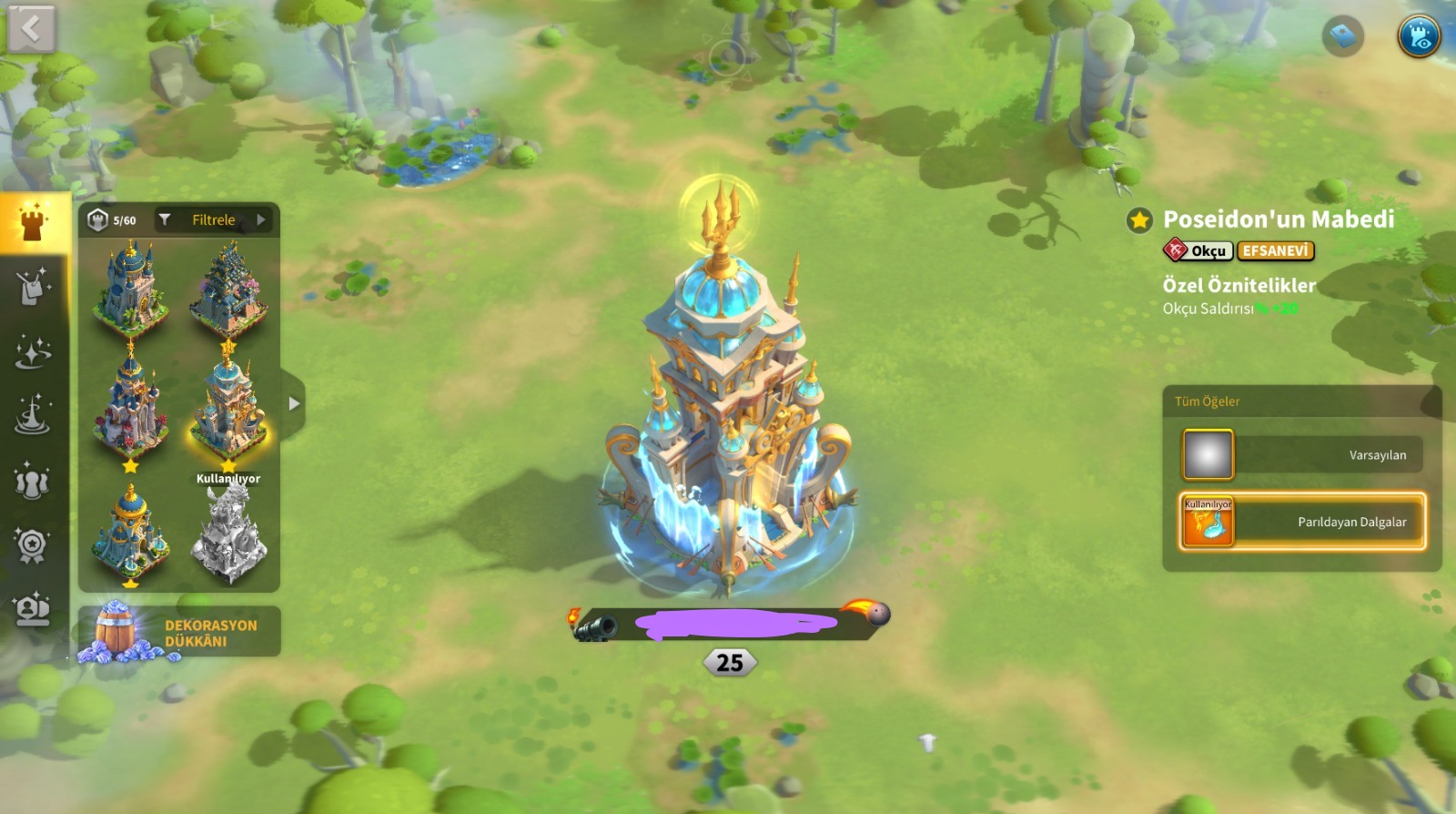The width and height of the screenshot is (1456, 814).
Task: Open the group of figures category tab
Action: pos(33,481)
